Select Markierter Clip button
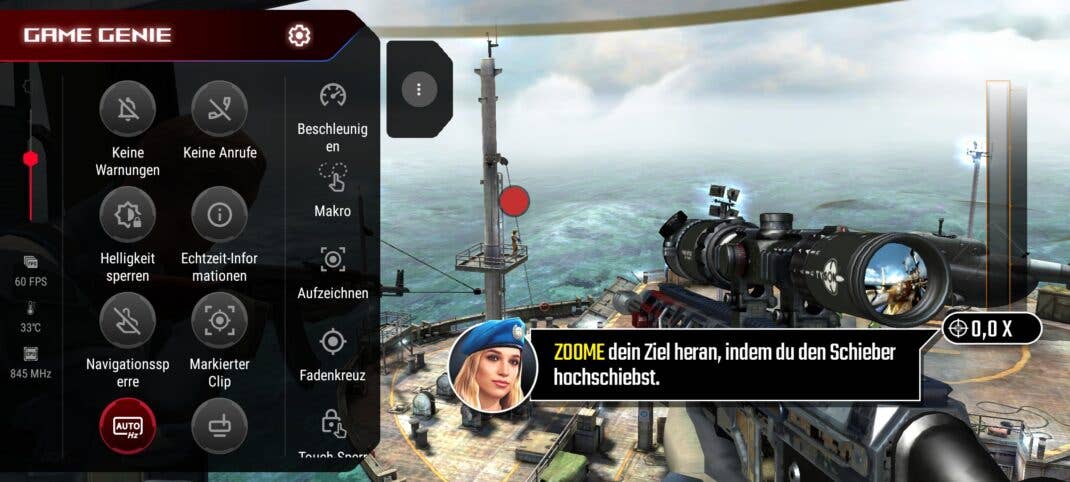Viewport: 1070px width, 482px height. click(x=219, y=321)
